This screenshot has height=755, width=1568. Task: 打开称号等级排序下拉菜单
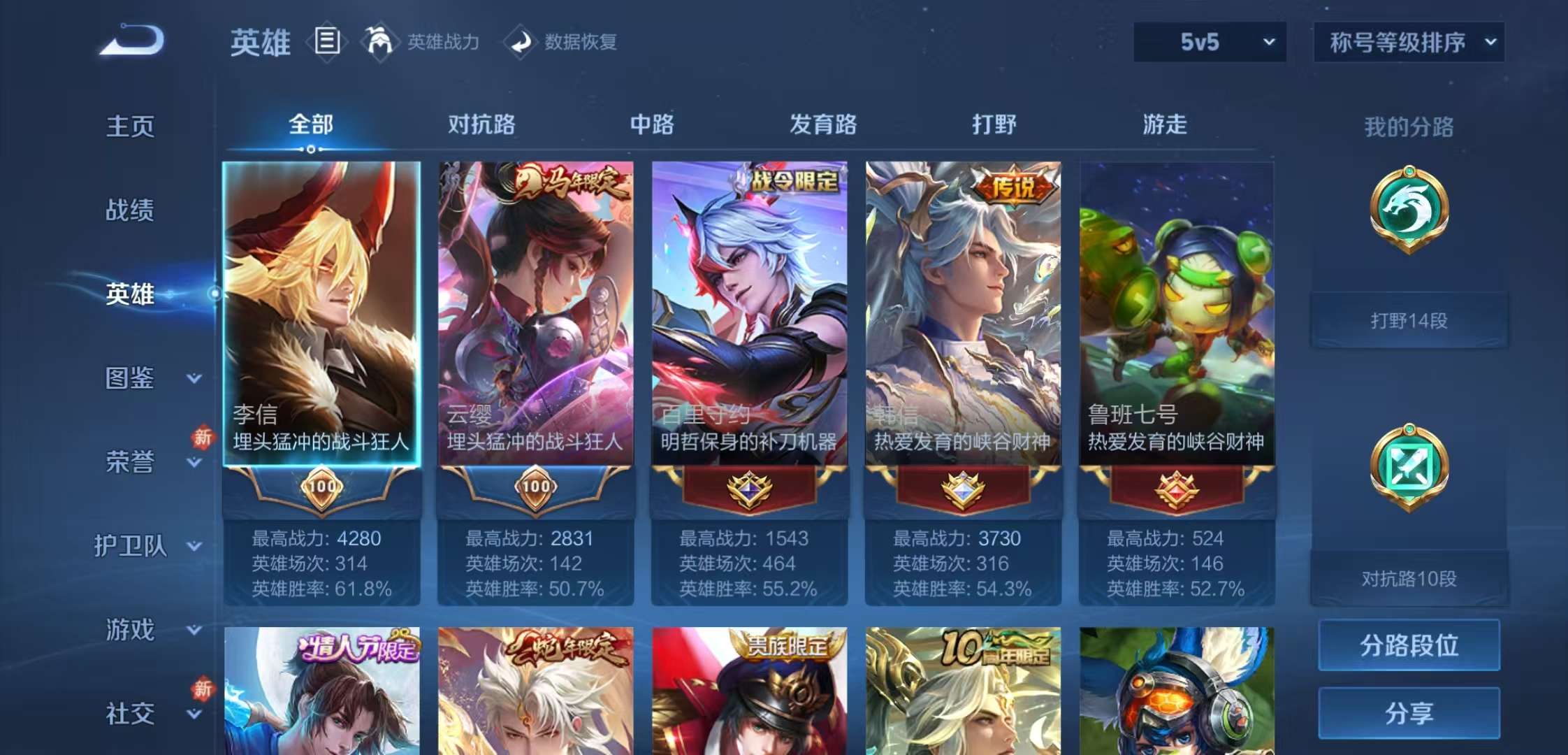1407,42
